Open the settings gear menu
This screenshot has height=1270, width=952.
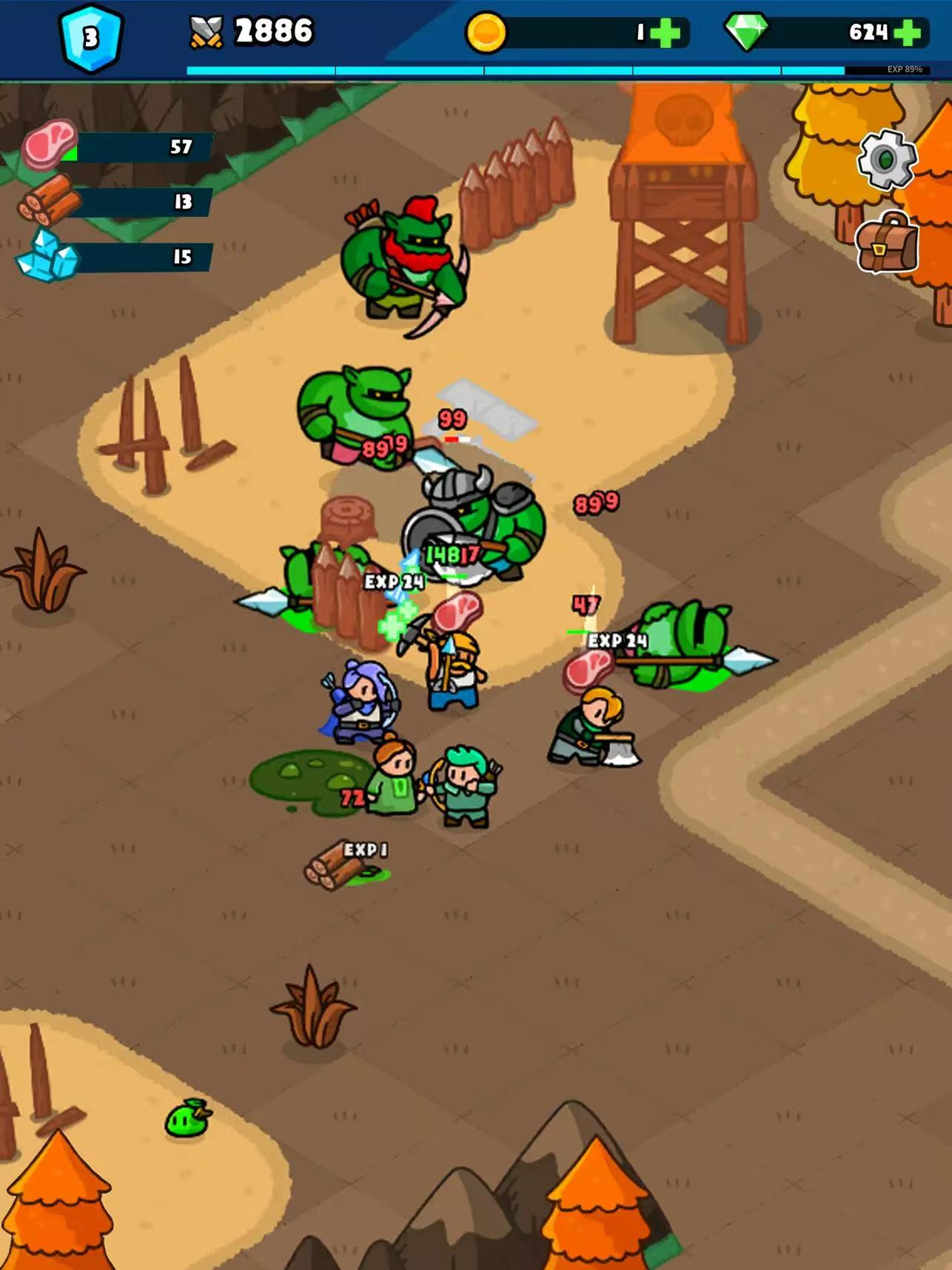[886, 159]
